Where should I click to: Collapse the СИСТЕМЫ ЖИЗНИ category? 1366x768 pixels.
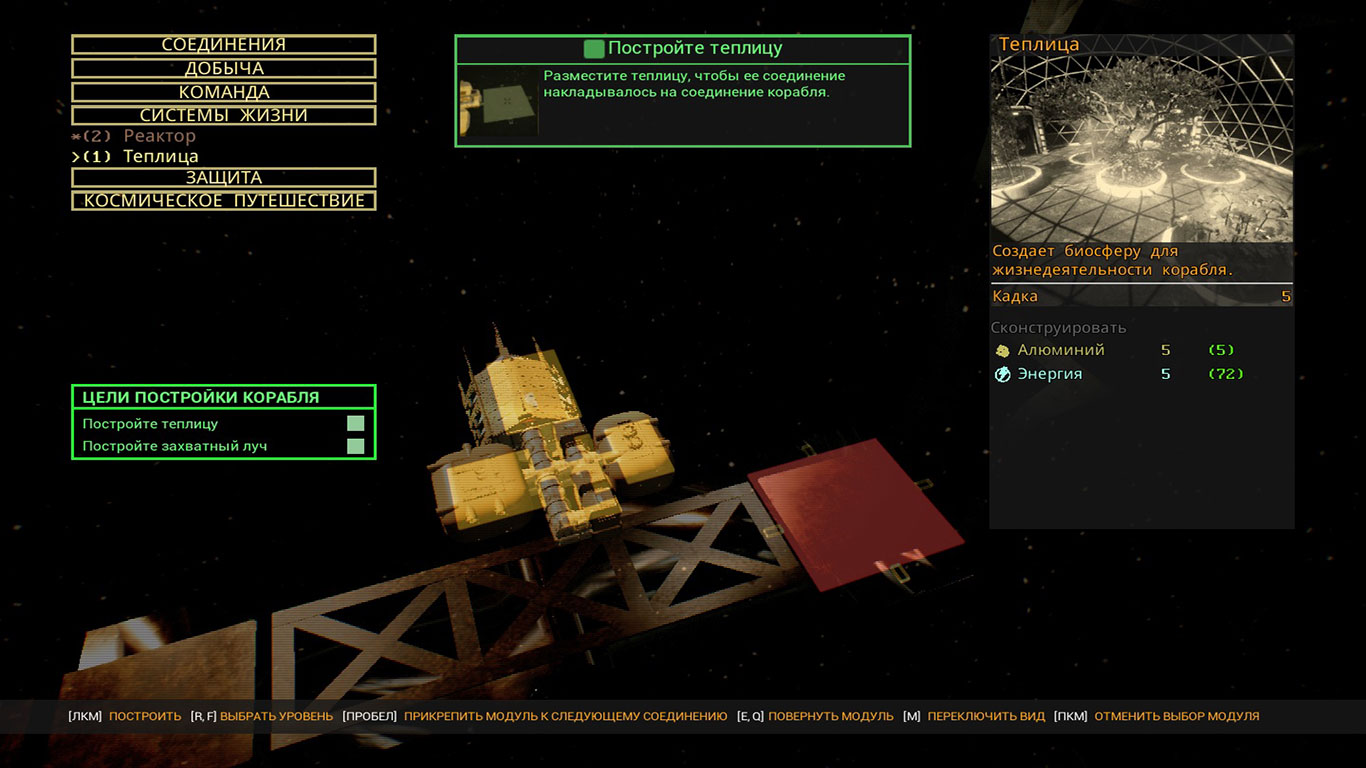point(224,115)
